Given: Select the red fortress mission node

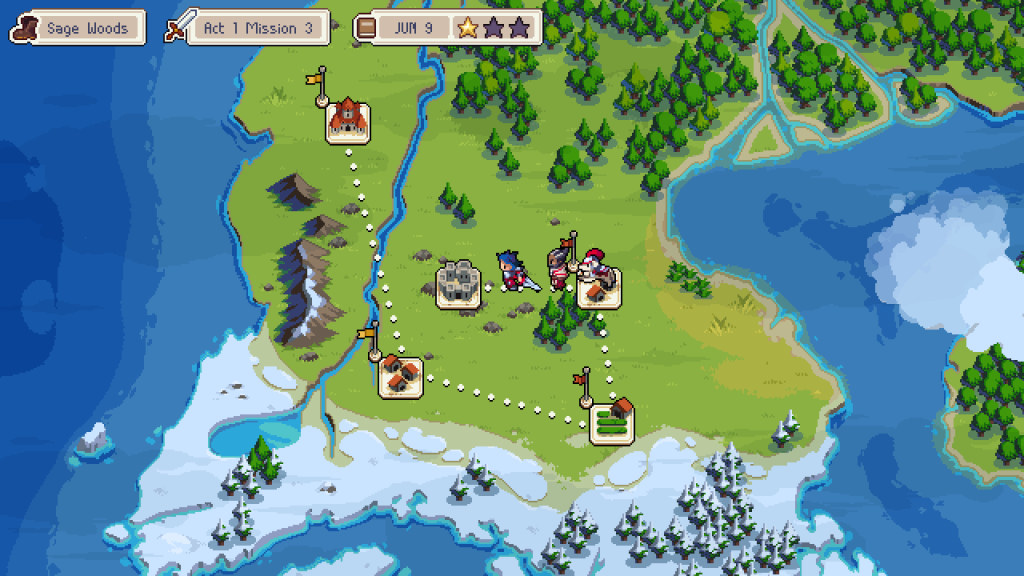Looking at the screenshot, I should pos(348,122).
